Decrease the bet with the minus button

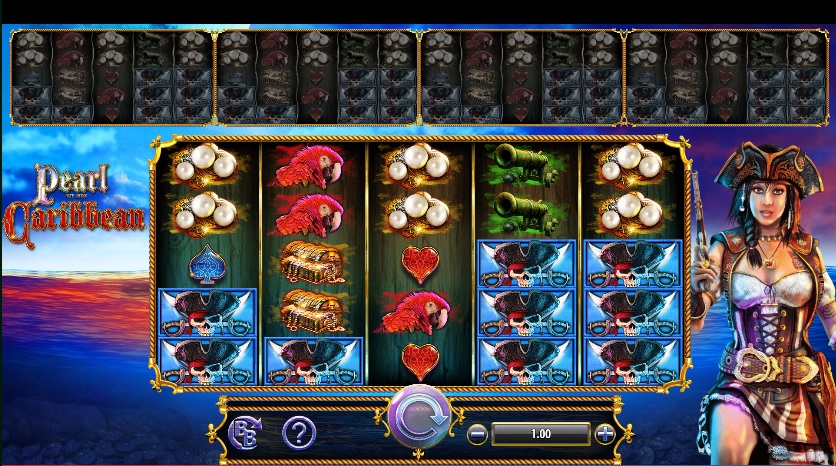point(477,434)
